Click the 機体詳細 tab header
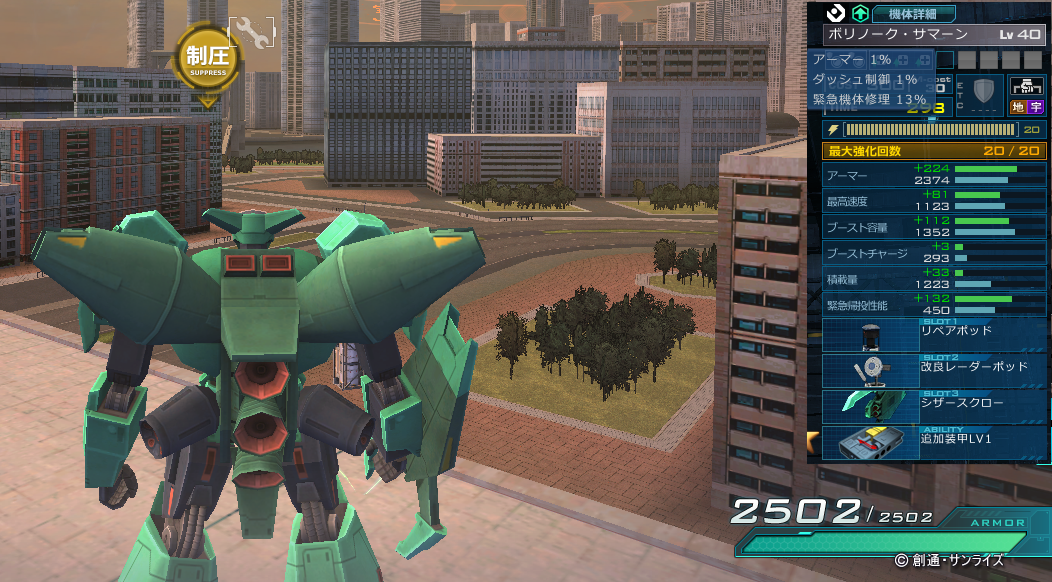The width and height of the screenshot is (1052, 582). coord(914,14)
